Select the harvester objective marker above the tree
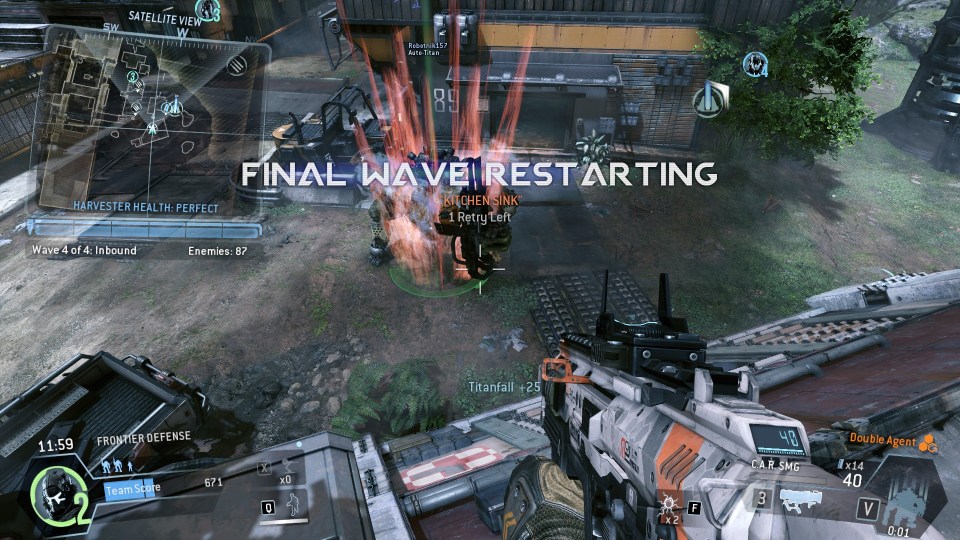The height and width of the screenshot is (540, 960). [x=710, y=99]
